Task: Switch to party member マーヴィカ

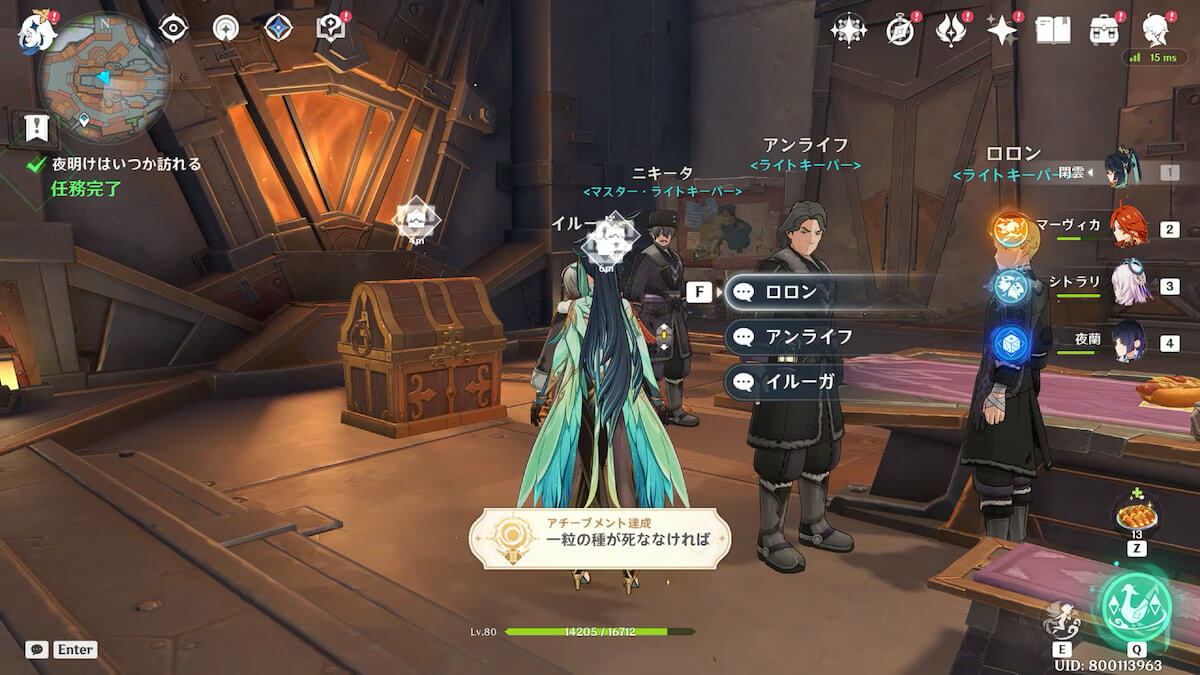Action: [x=1128, y=229]
